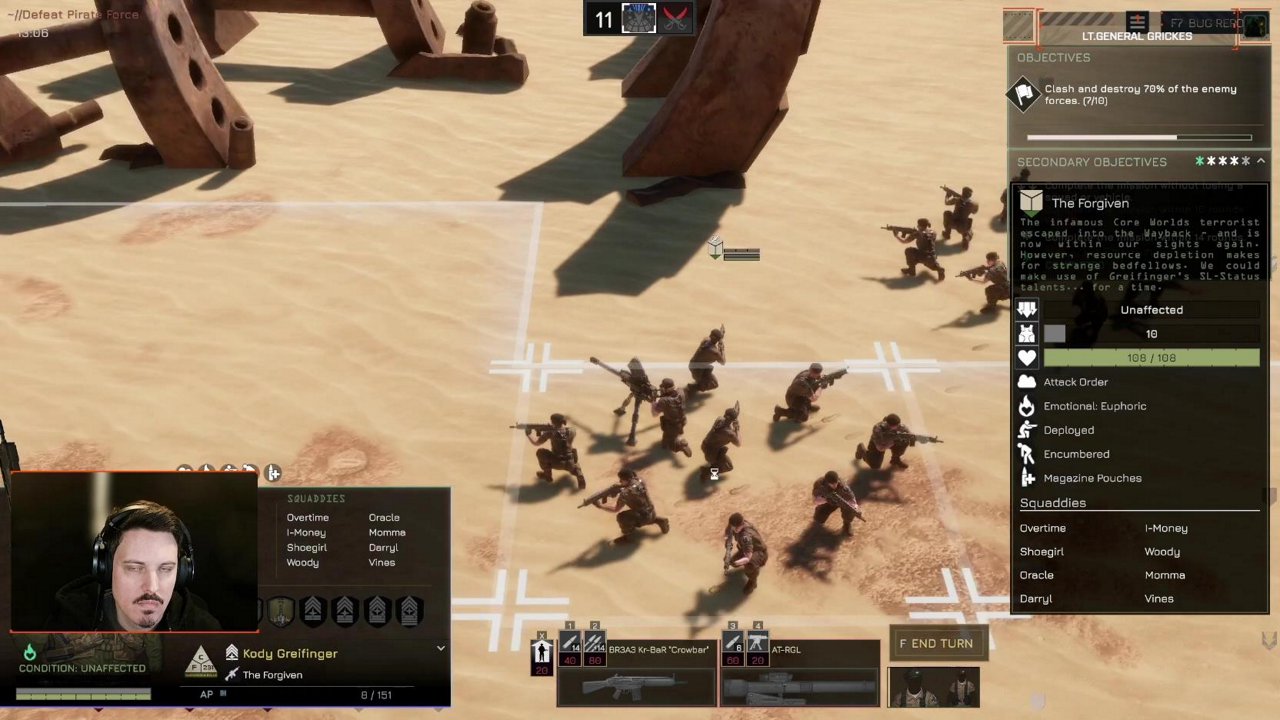The image size is (1280, 720).
Task: End the current turn
Action: (x=936, y=644)
